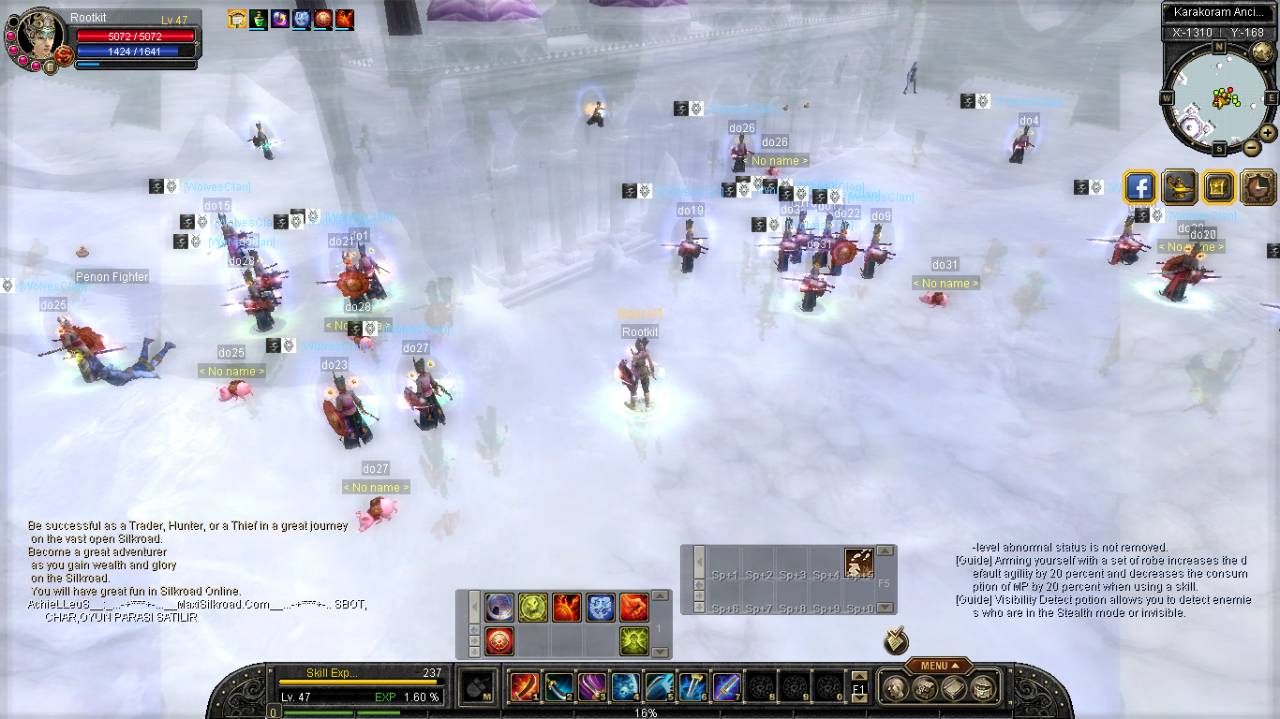1280x719 pixels.
Task: Open the Facebook shortcut icon
Action: tap(1140, 187)
